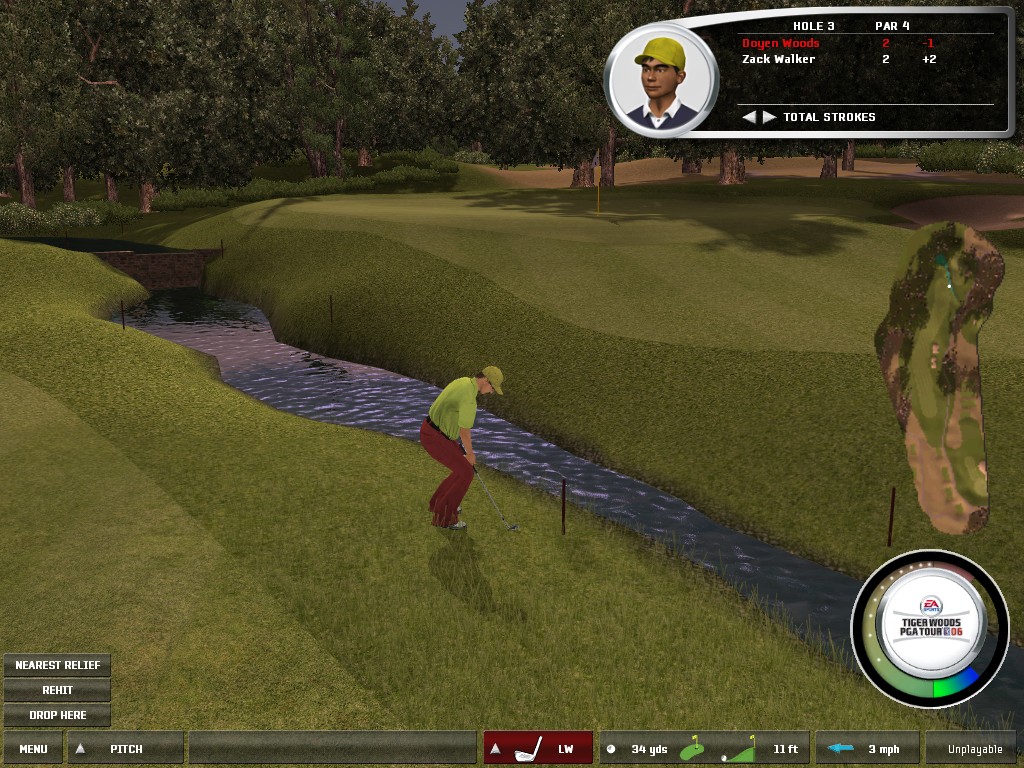Click the Tiger Woods swing meter
1024x768 pixels.
click(930, 627)
